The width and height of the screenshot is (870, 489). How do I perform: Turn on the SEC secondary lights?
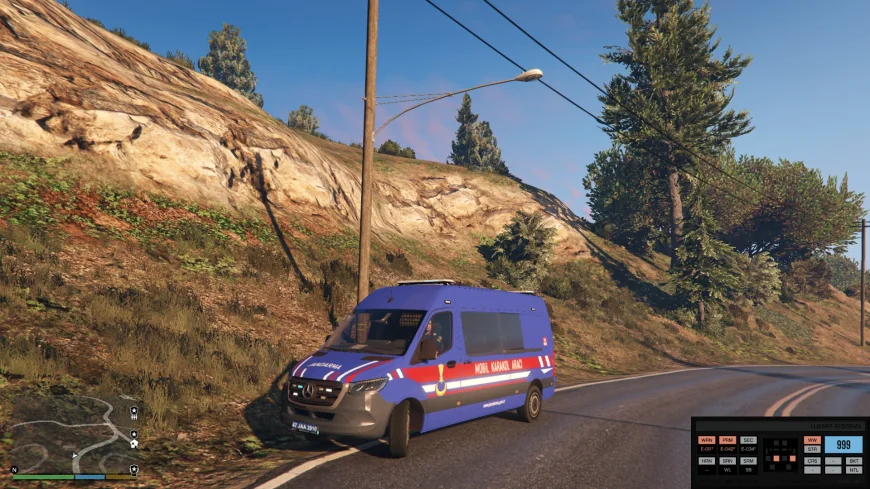pyautogui.click(x=749, y=440)
